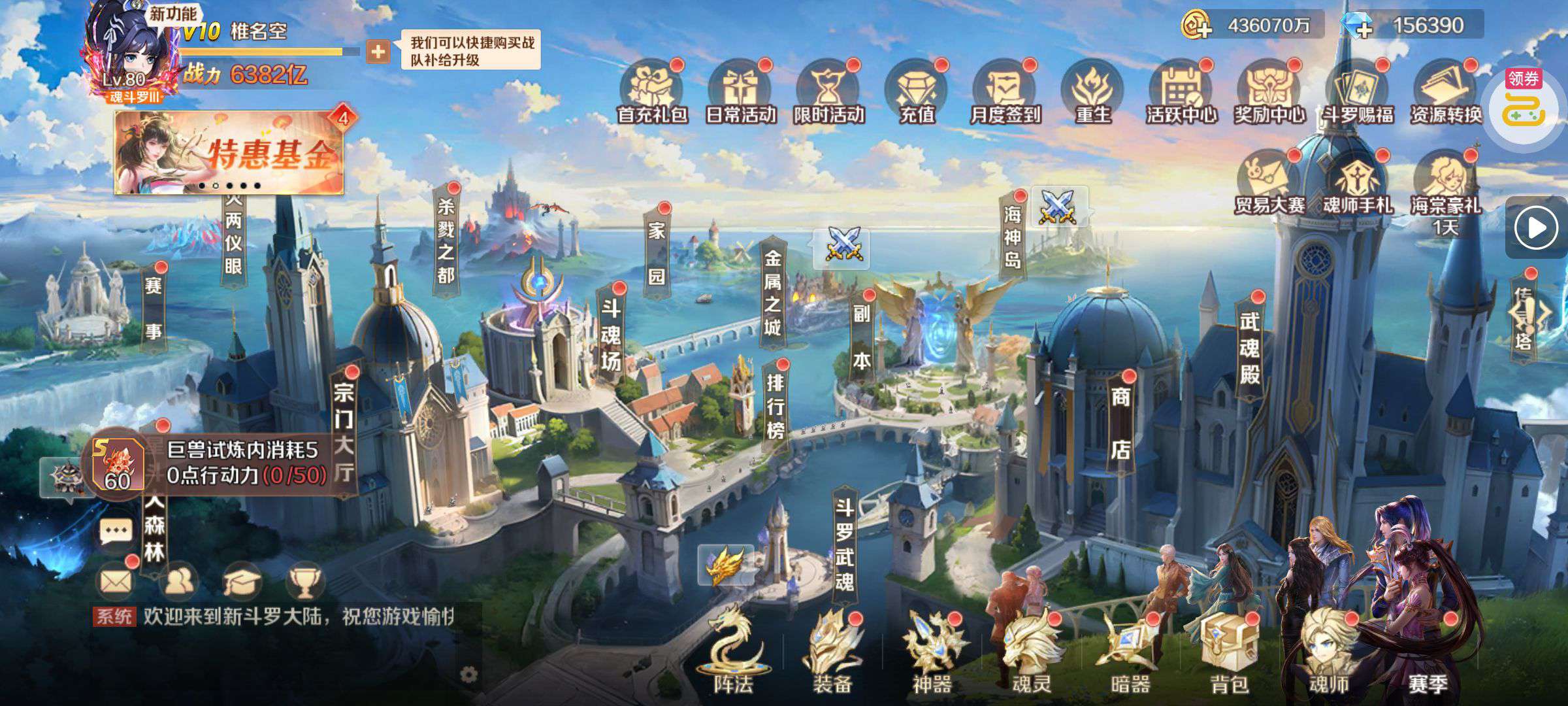Click the 领券 coupon floating button
Image resolution: width=1568 pixels, height=706 pixels.
tap(1524, 105)
